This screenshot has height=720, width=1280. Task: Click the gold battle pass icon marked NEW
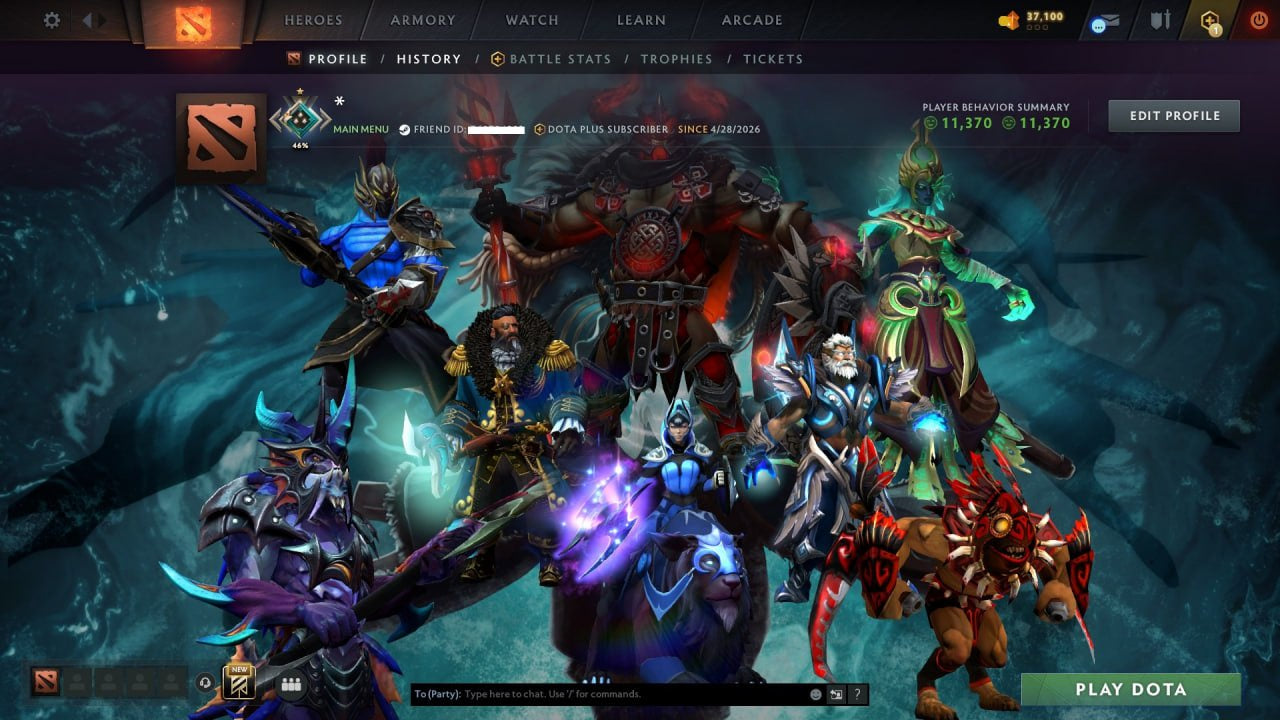pyautogui.click(x=237, y=683)
